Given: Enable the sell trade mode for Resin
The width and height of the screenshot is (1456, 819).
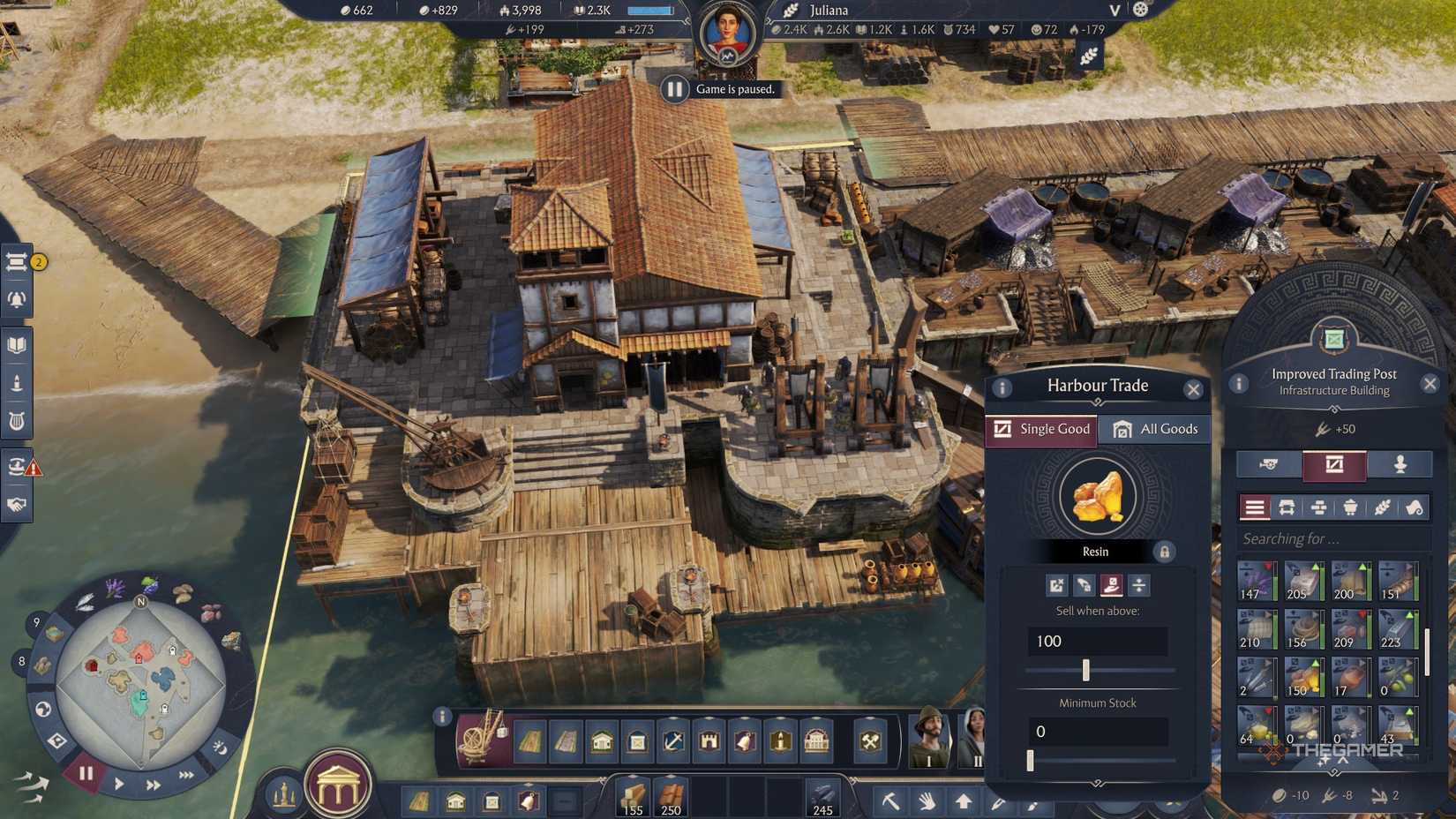Looking at the screenshot, I should 1110,584.
